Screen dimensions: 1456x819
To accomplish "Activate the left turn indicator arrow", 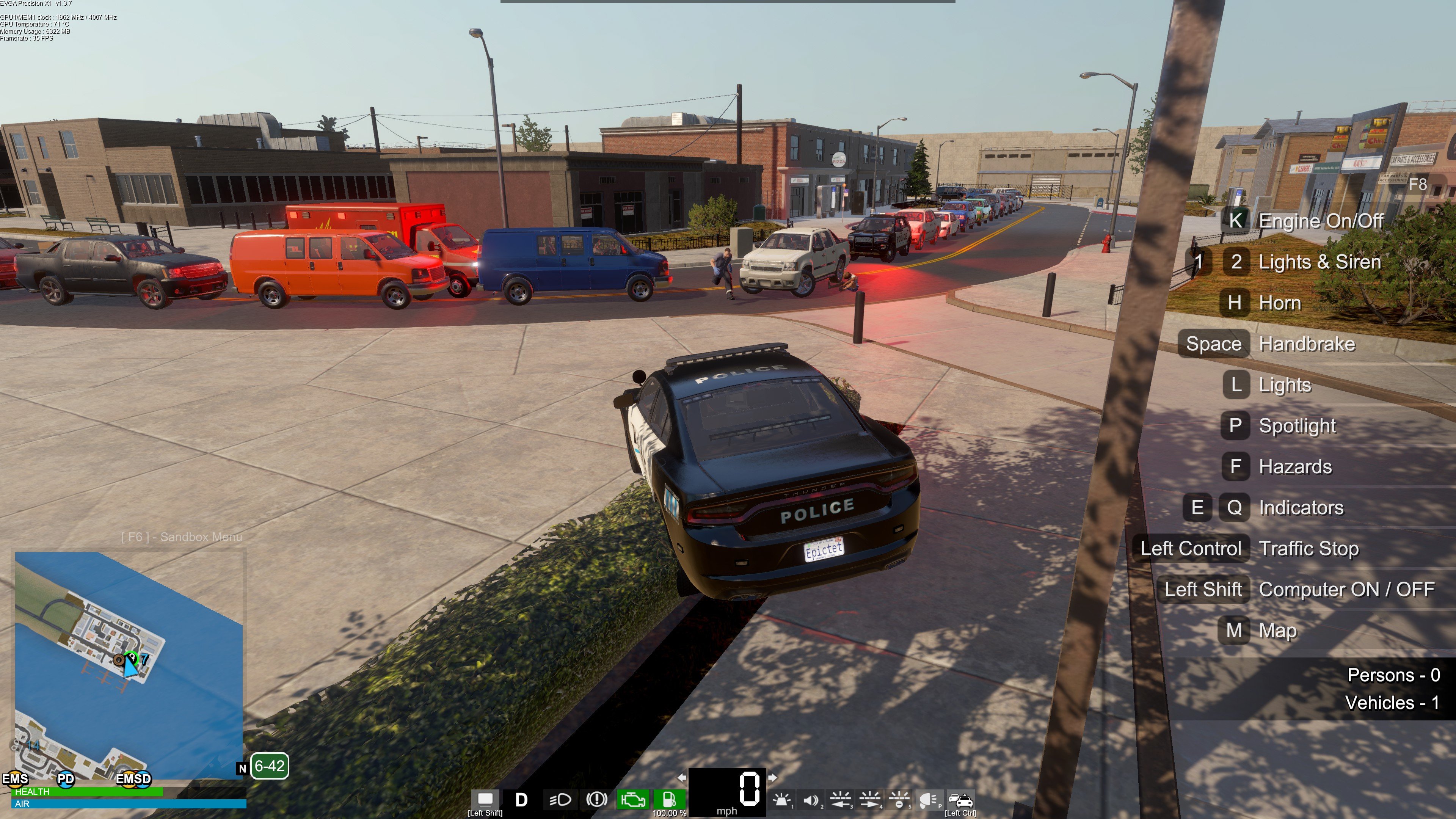I will 682,778.
